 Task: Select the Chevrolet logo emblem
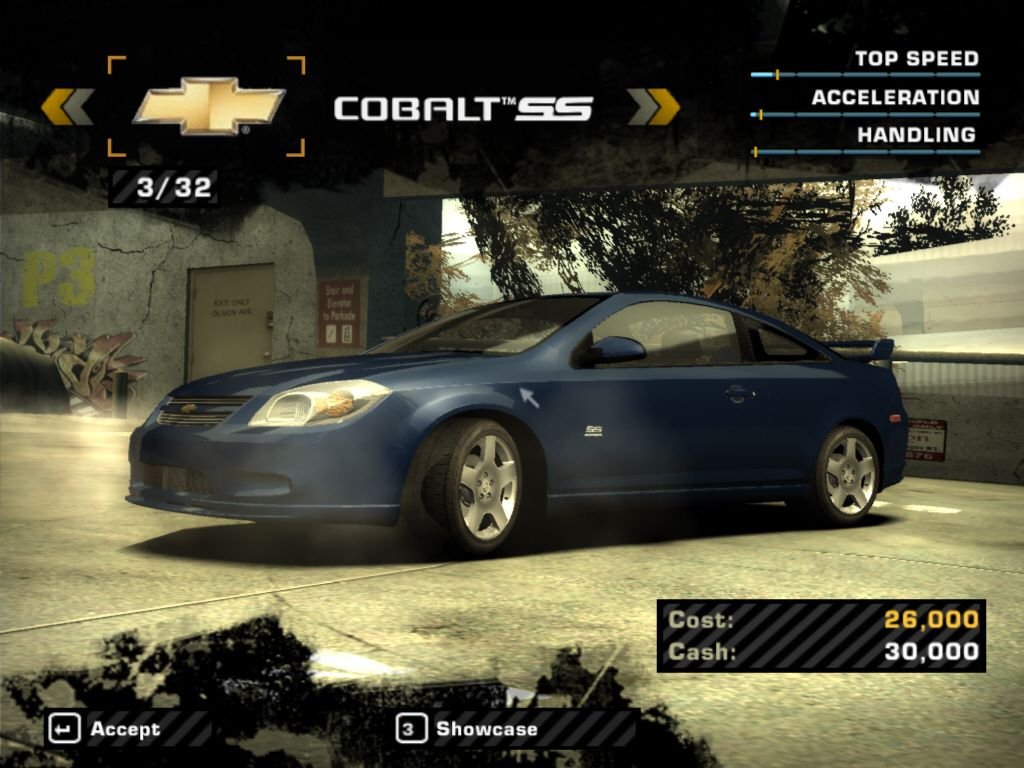tap(208, 107)
